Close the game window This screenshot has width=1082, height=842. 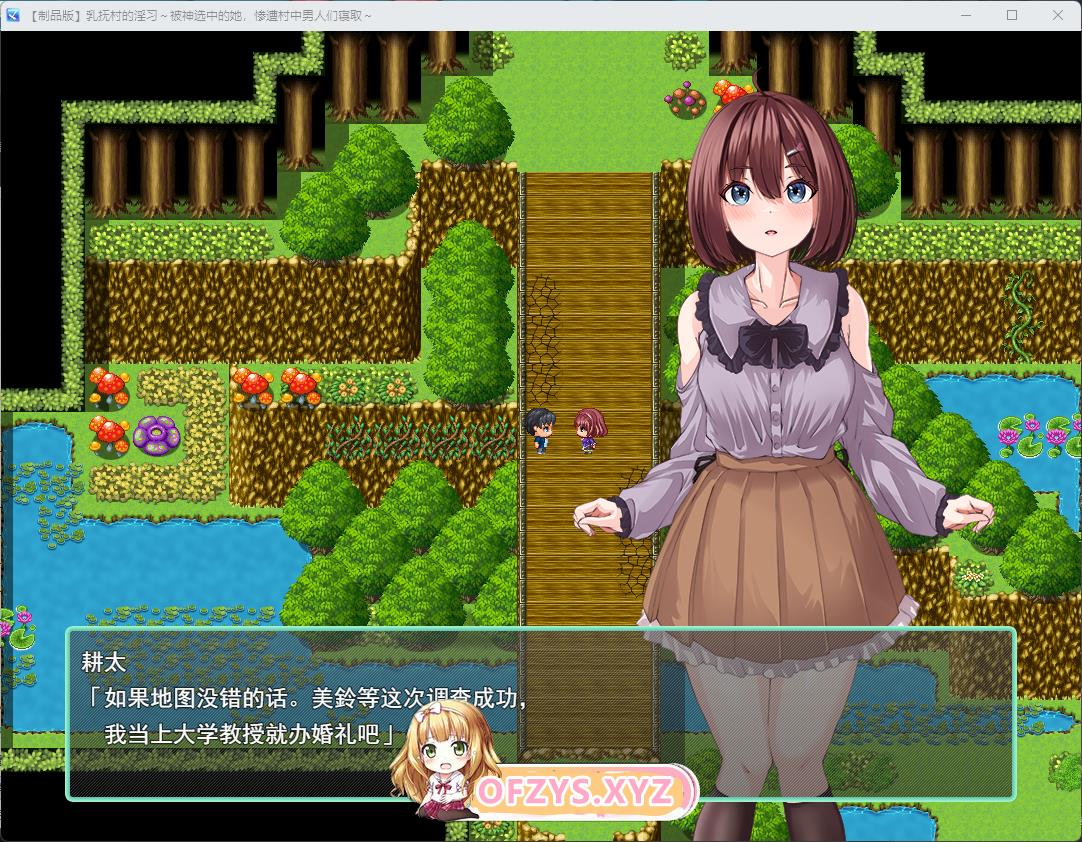(1058, 15)
